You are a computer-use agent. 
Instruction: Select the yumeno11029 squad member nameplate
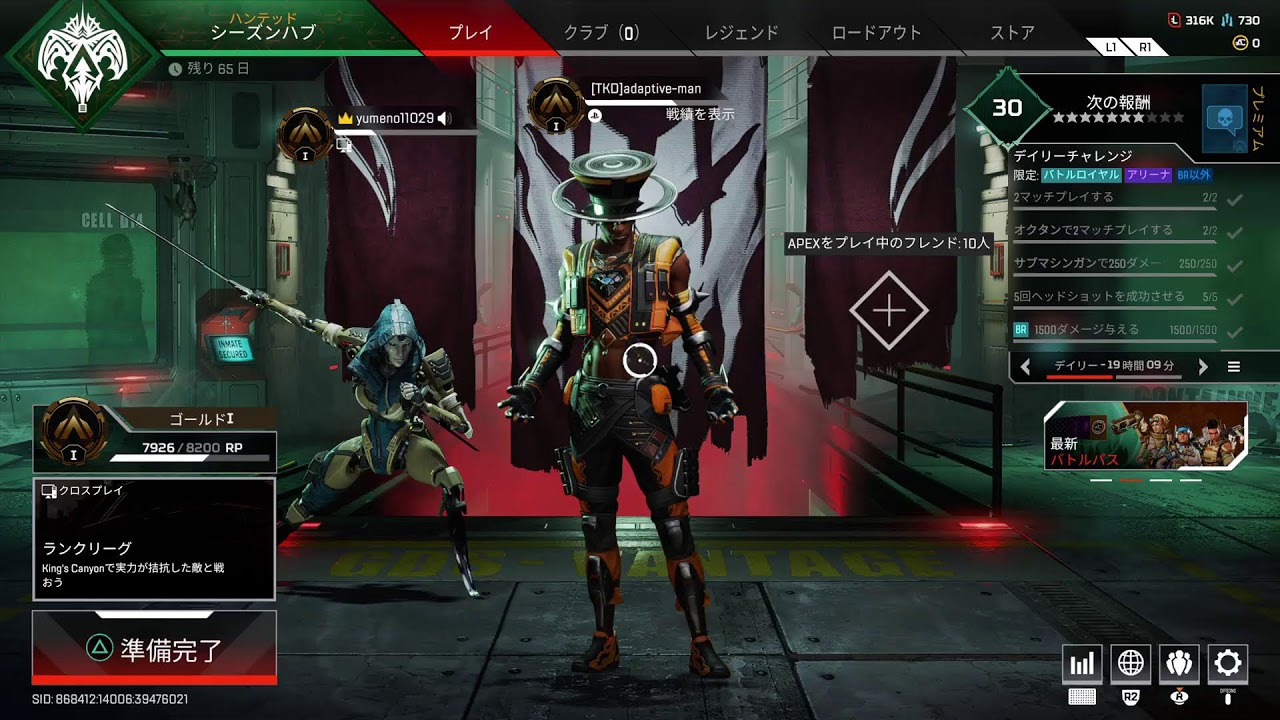394,118
